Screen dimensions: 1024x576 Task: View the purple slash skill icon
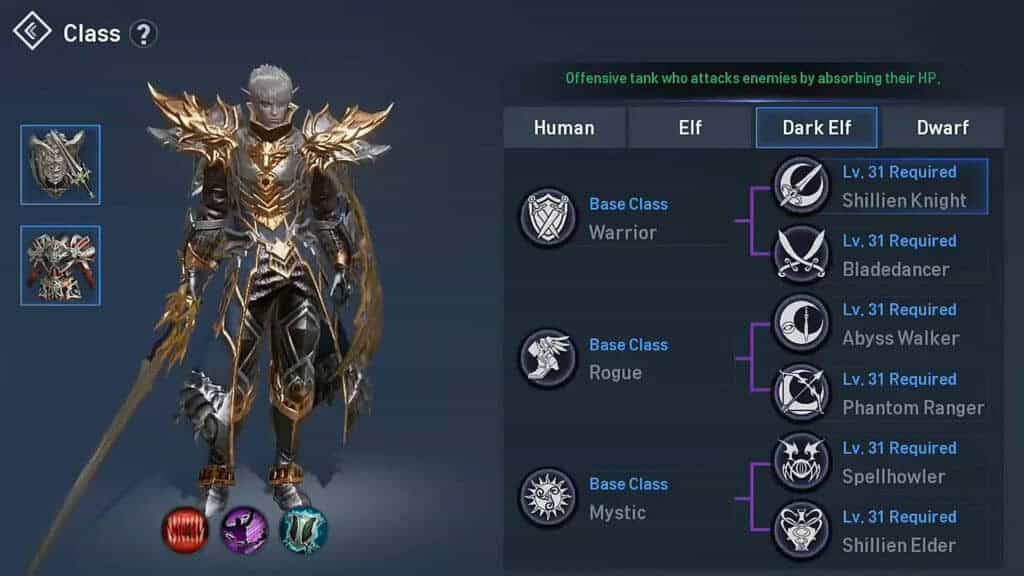tap(244, 529)
